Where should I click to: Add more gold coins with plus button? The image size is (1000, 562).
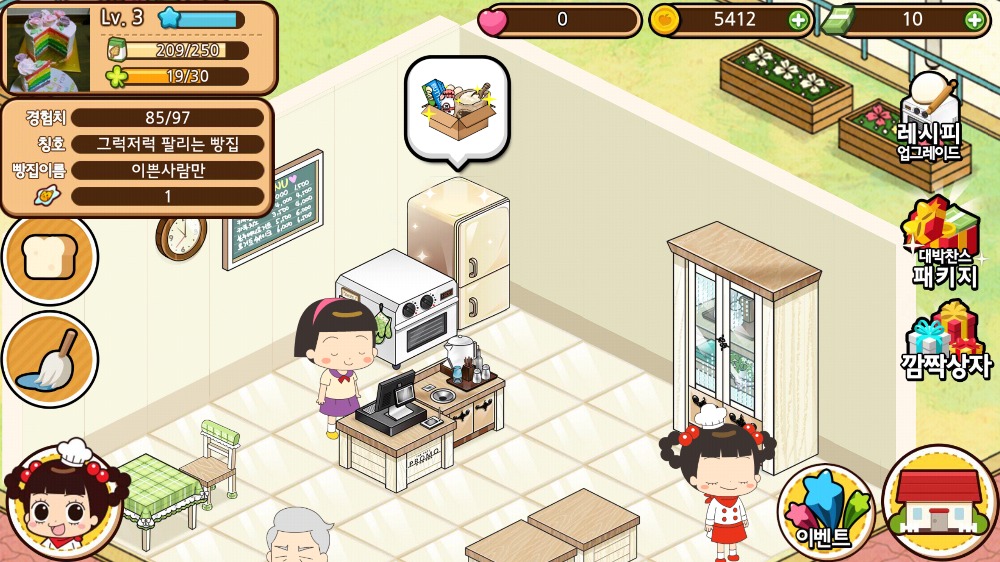797,20
